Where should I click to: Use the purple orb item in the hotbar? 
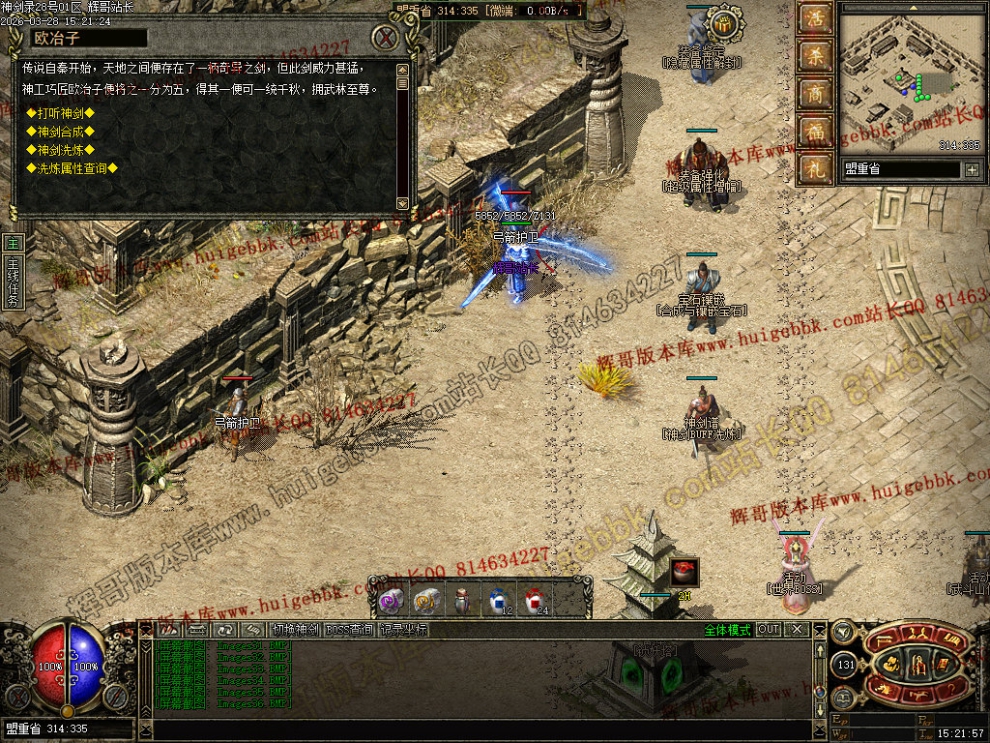pos(390,600)
